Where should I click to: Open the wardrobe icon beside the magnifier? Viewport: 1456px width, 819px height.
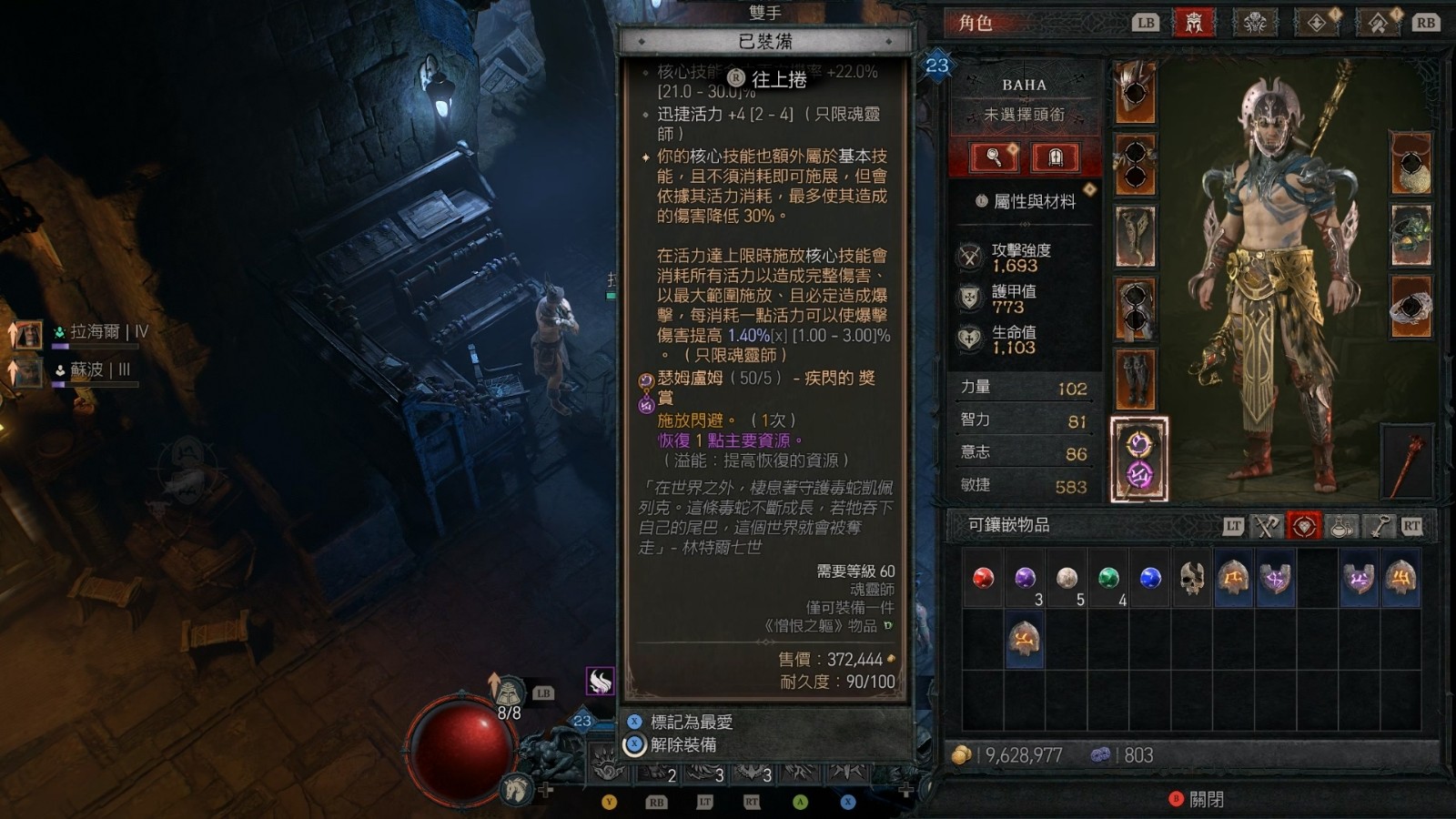tap(1053, 157)
